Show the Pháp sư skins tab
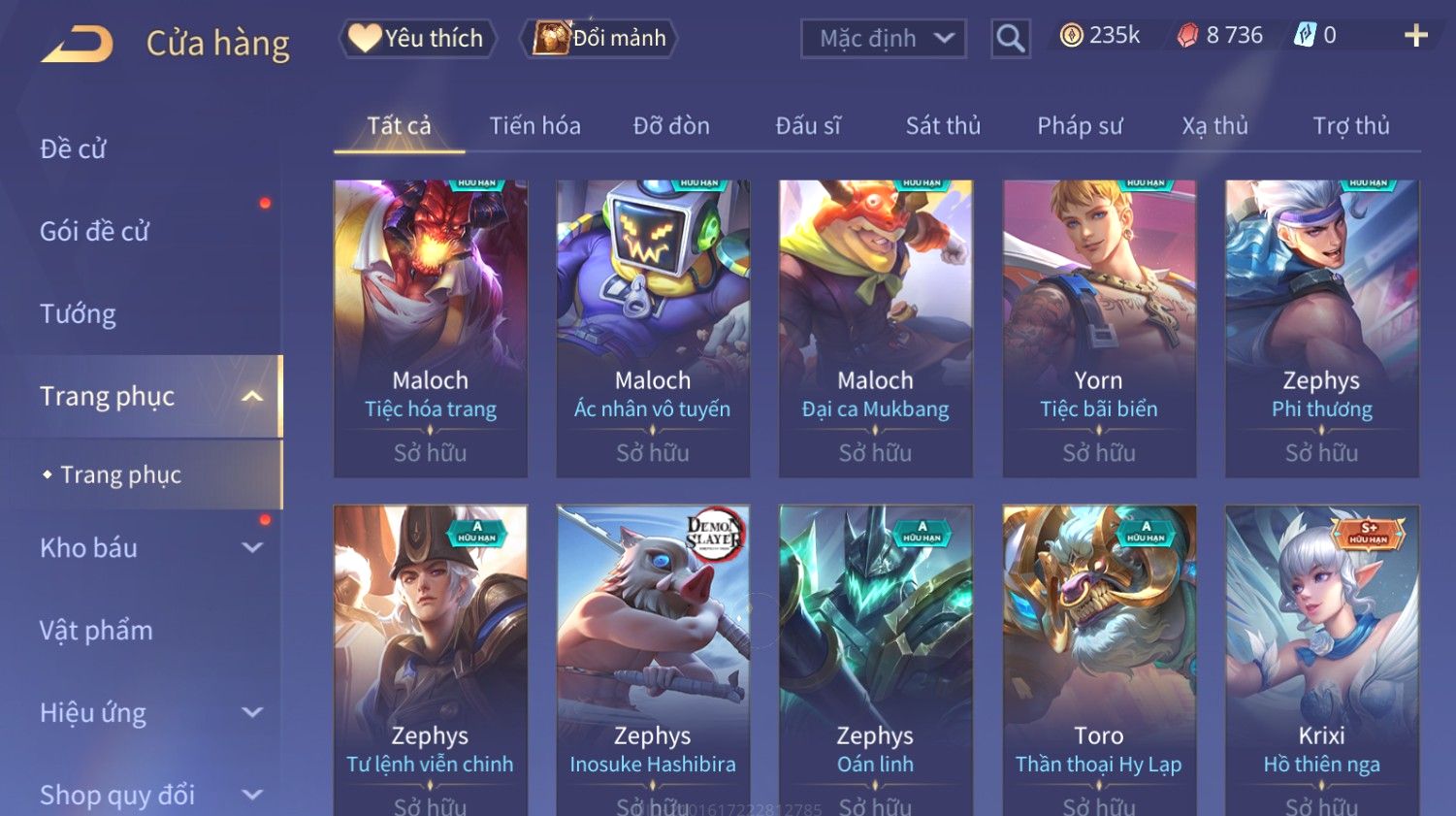Viewport: 1456px width, 816px height. coord(1080,126)
